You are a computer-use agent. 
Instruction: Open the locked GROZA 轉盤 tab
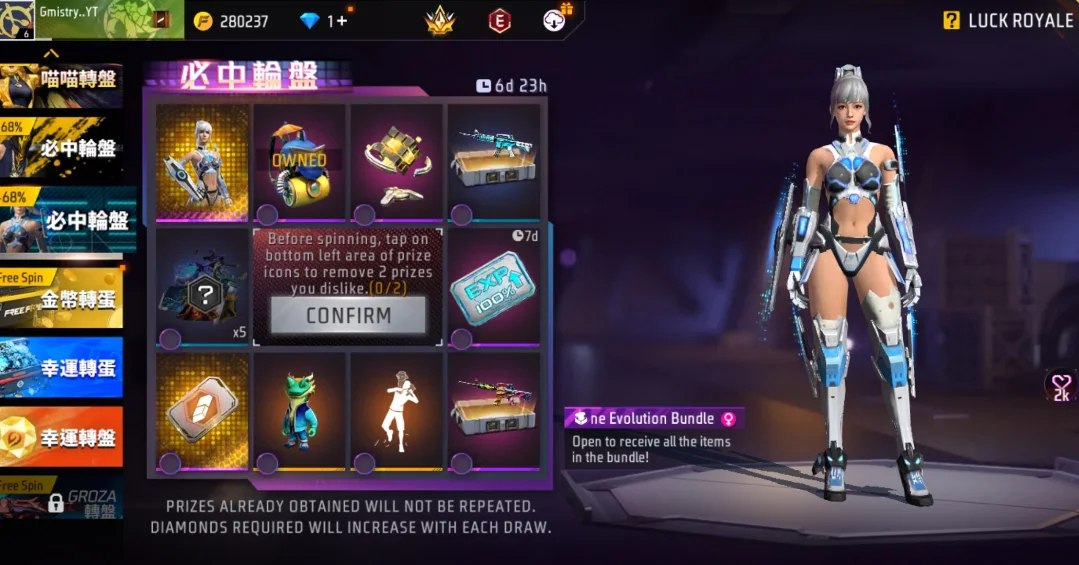[62, 500]
